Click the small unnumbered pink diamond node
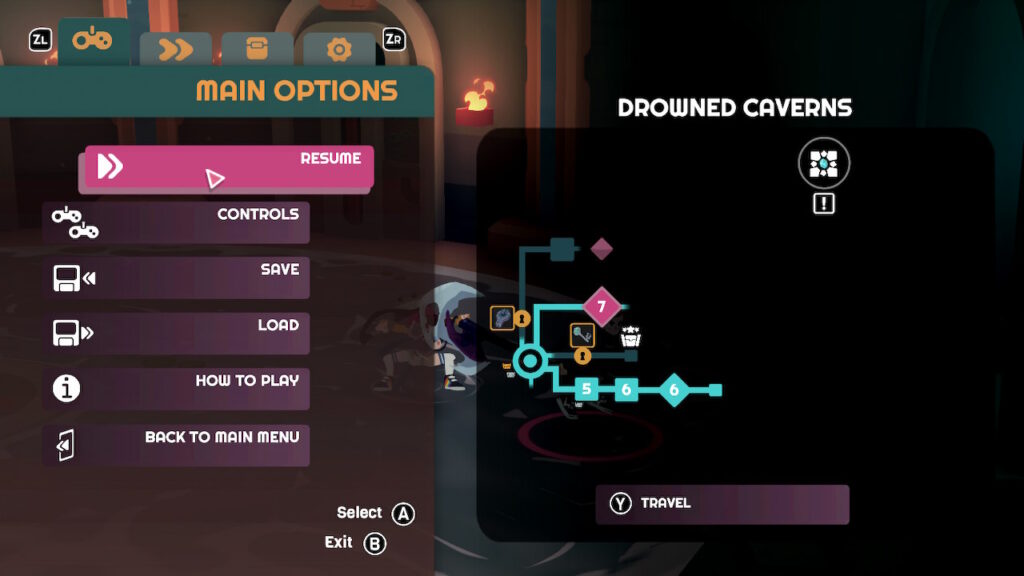This screenshot has width=1024, height=576. click(601, 248)
